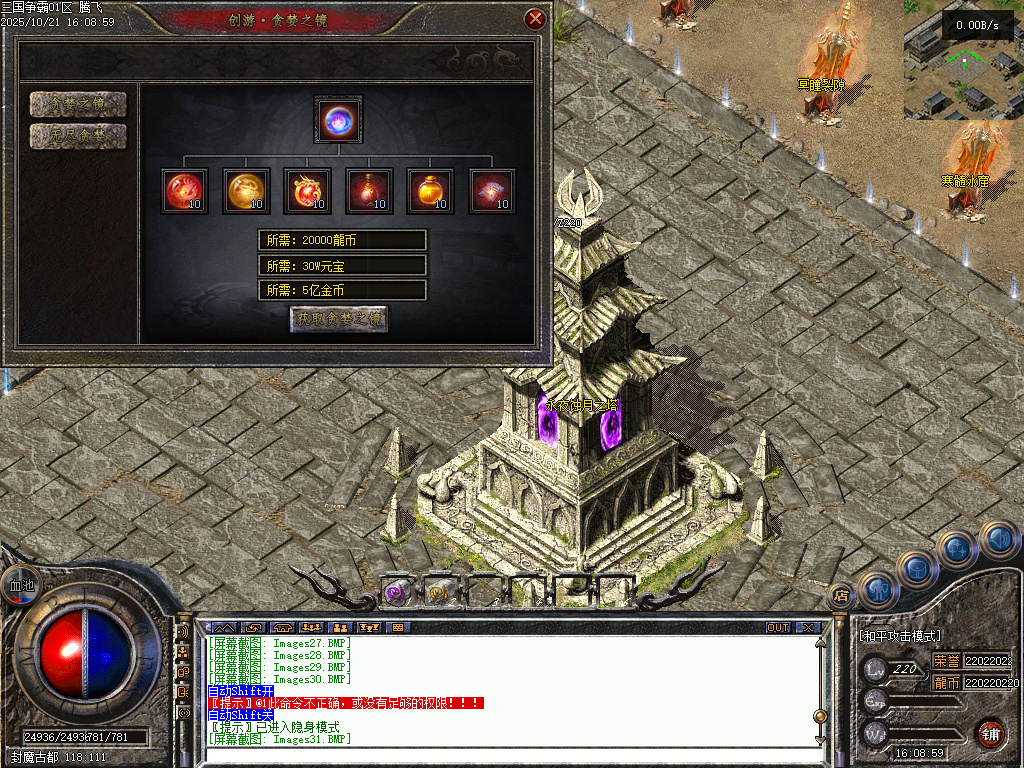Image resolution: width=1024 pixels, height=768 pixels.
Task: Select the red phoenix orb material slot
Action: click(x=184, y=191)
